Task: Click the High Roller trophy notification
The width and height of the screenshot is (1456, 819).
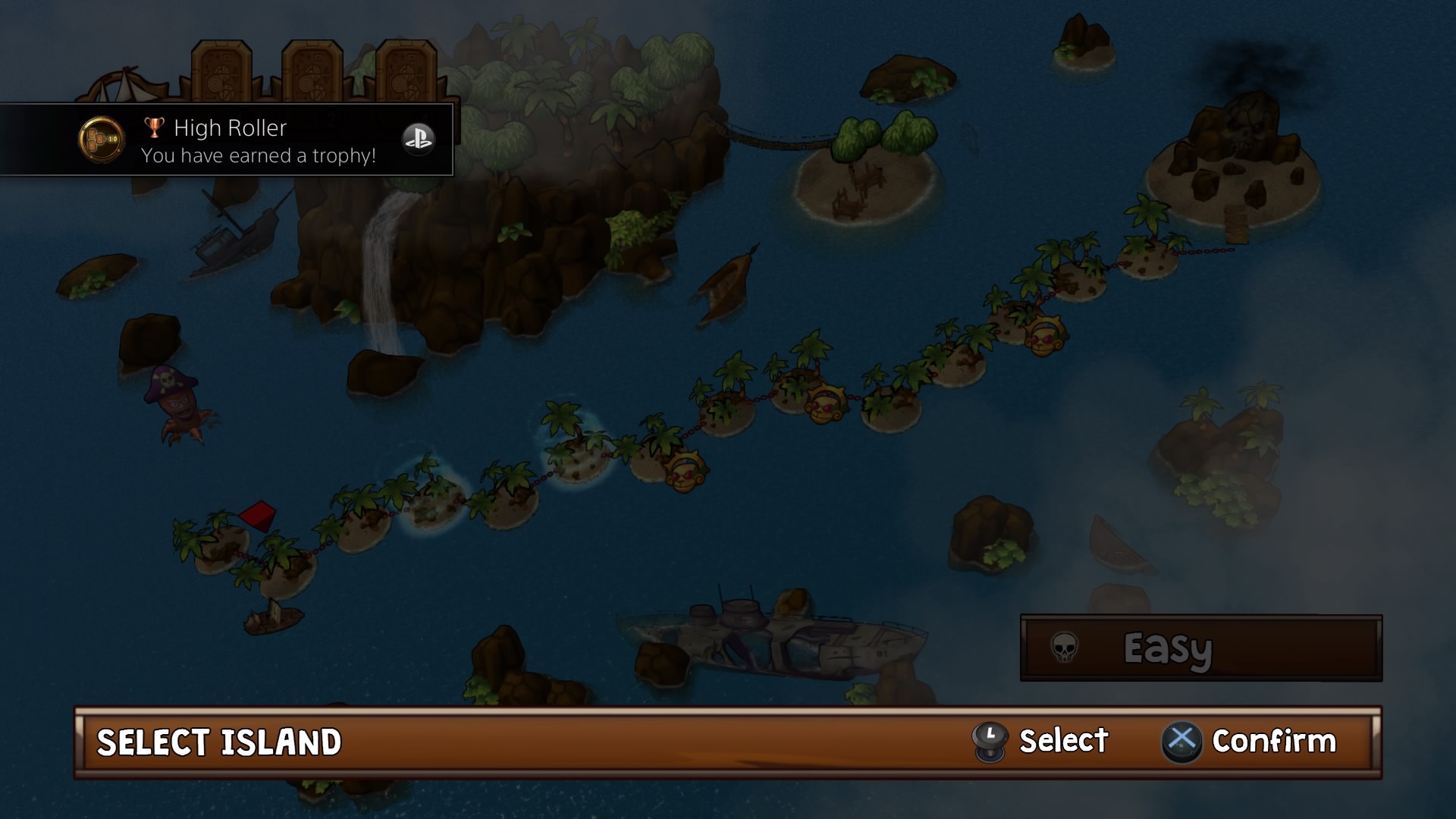Action: [227, 140]
